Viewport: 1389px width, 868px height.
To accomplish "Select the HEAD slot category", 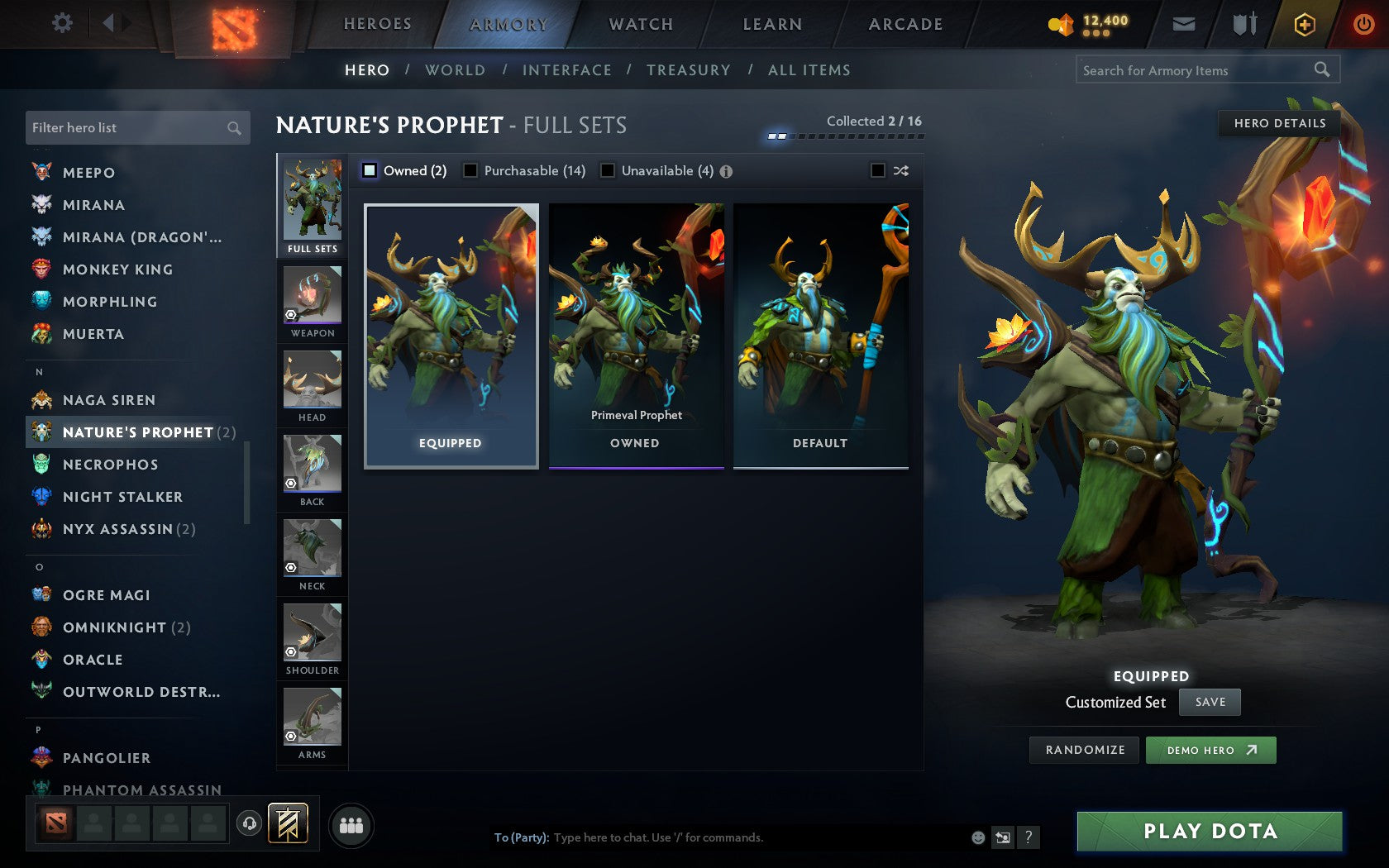I will coord(312,386).
